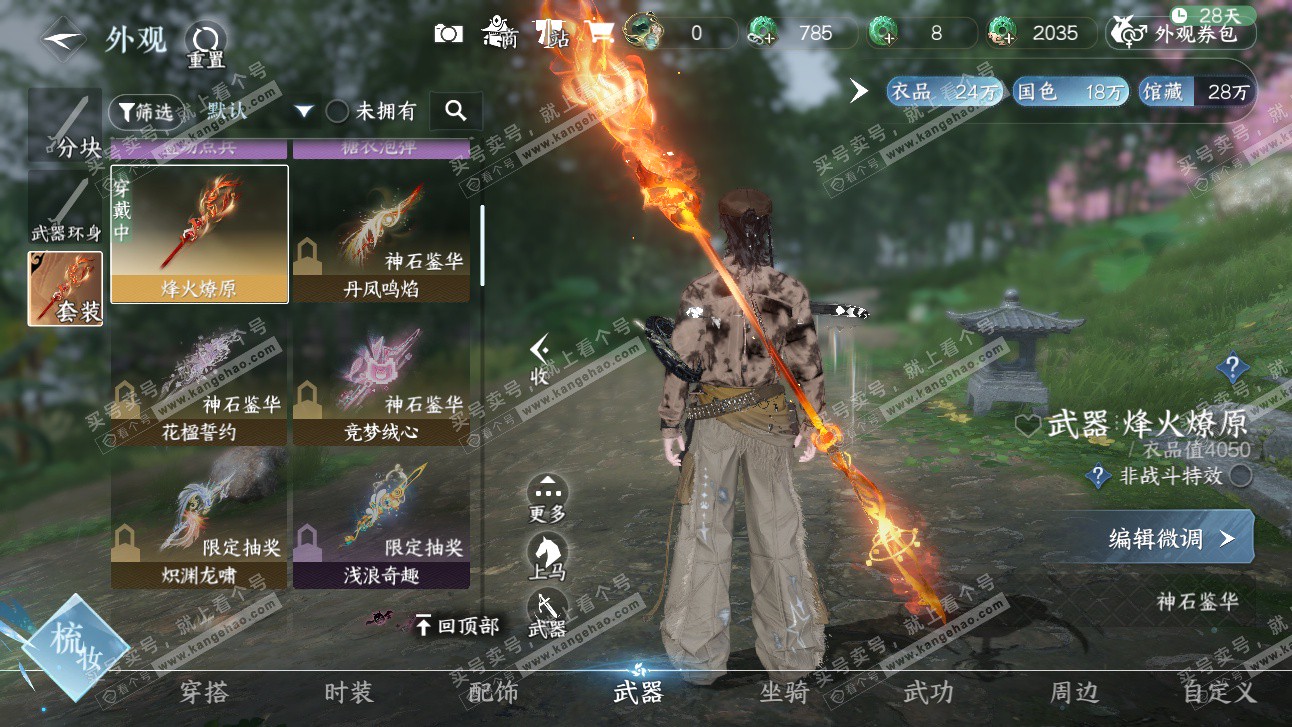Viewport: 1292px width, 727px height.
Task: Click 回顶部 to return to top
Action: point(458,626)
